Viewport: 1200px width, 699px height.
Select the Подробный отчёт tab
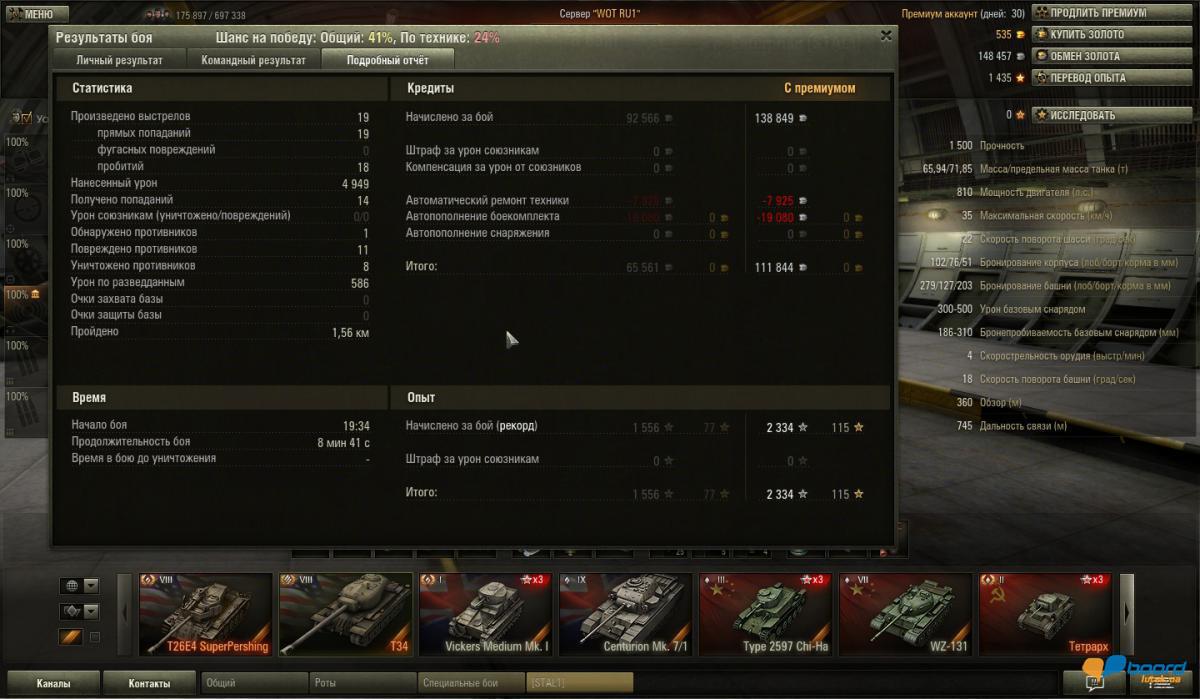pyautogui.click(x=387, y=60)
